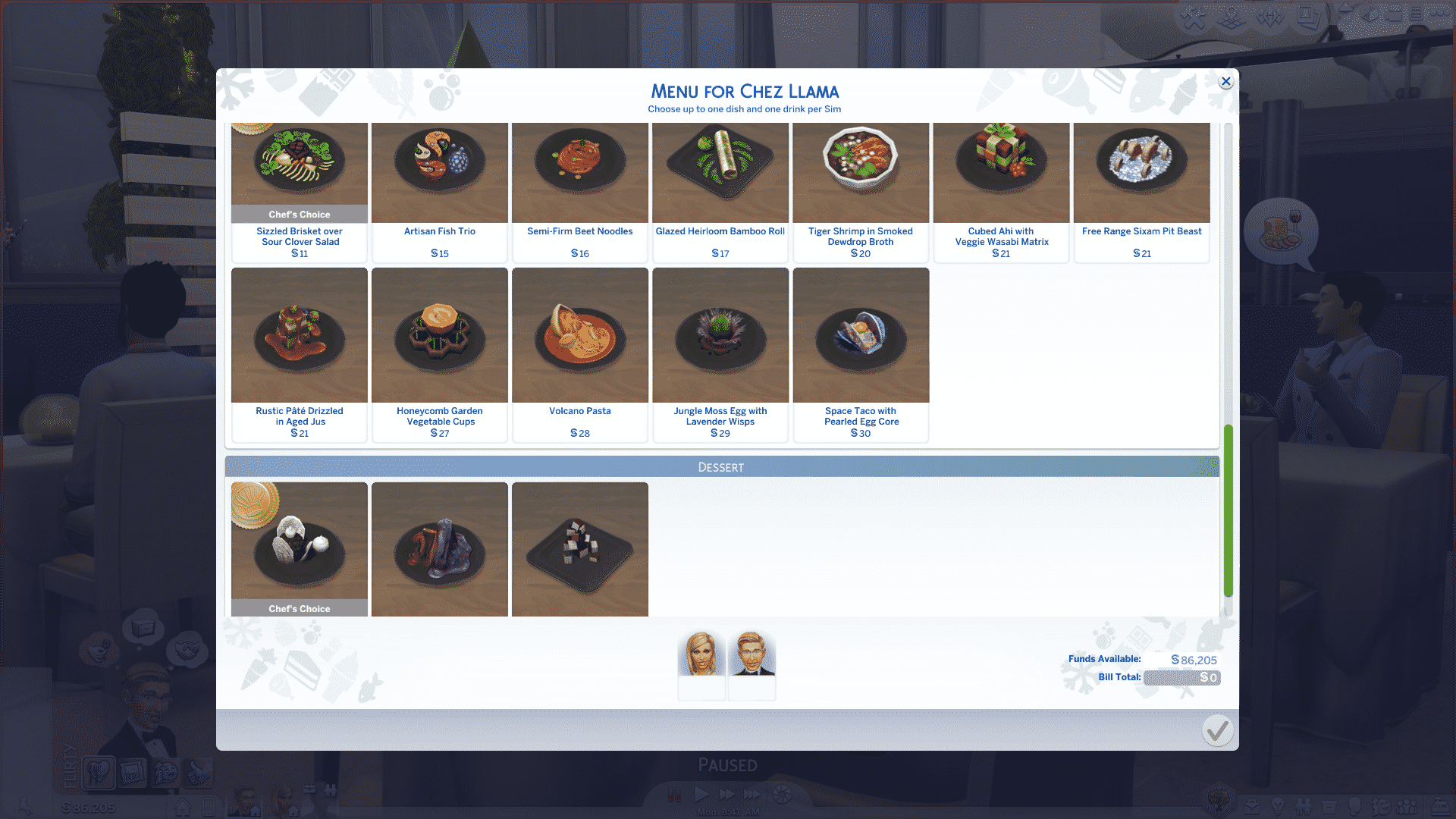
Task: Confirm the order with the checkmark button
Action: pyautogui.click(x=1217, y=730)
